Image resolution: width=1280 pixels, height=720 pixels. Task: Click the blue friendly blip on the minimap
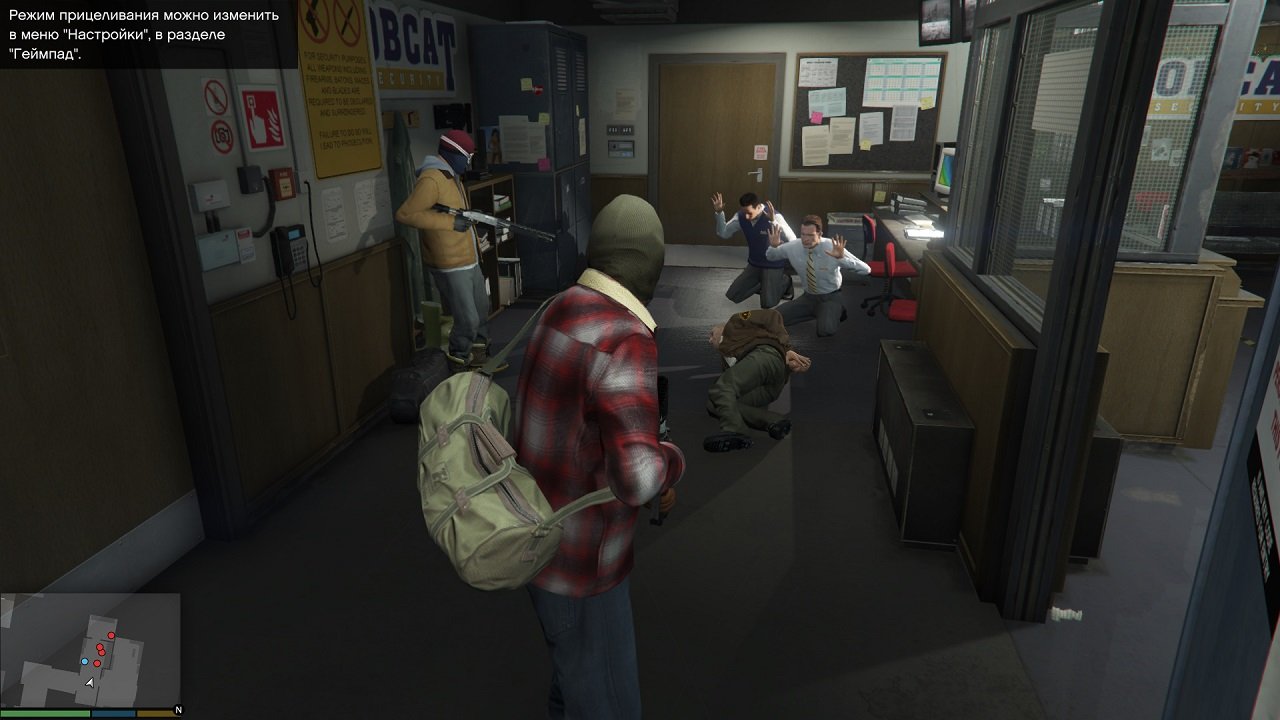(85, 661)
